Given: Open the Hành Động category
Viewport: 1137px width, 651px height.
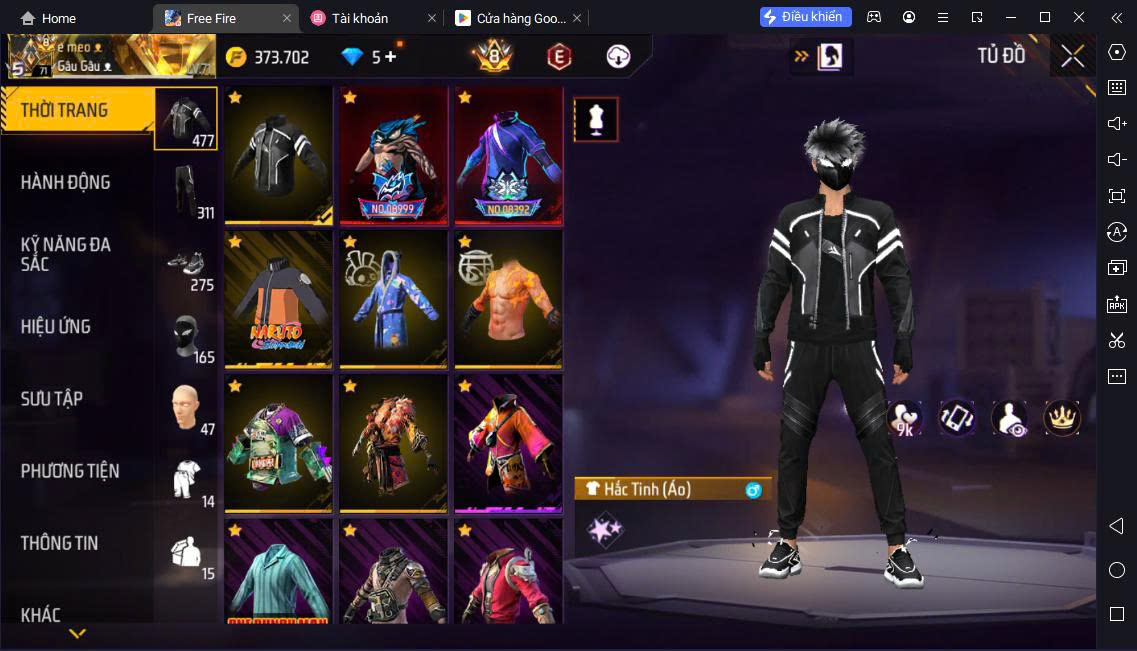Looking at the screenshot, I should 66,182.
